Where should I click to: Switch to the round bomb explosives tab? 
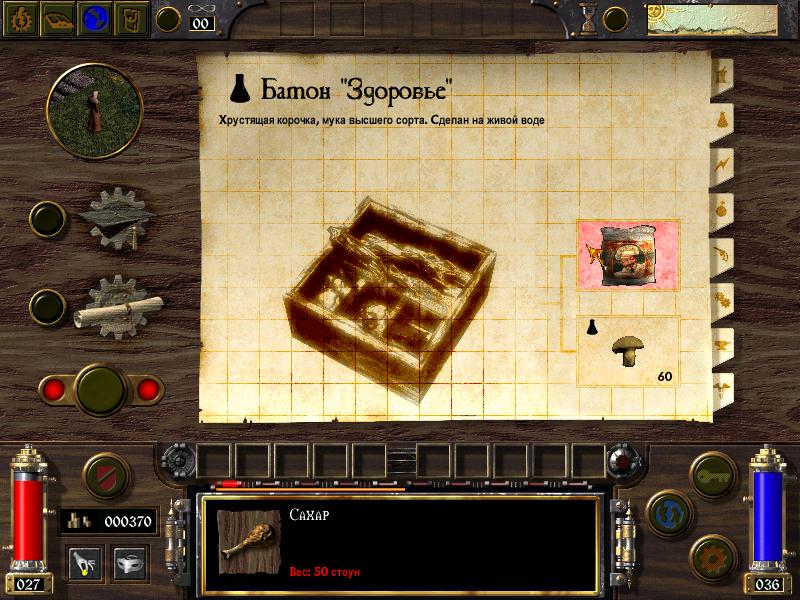(721, 208)
